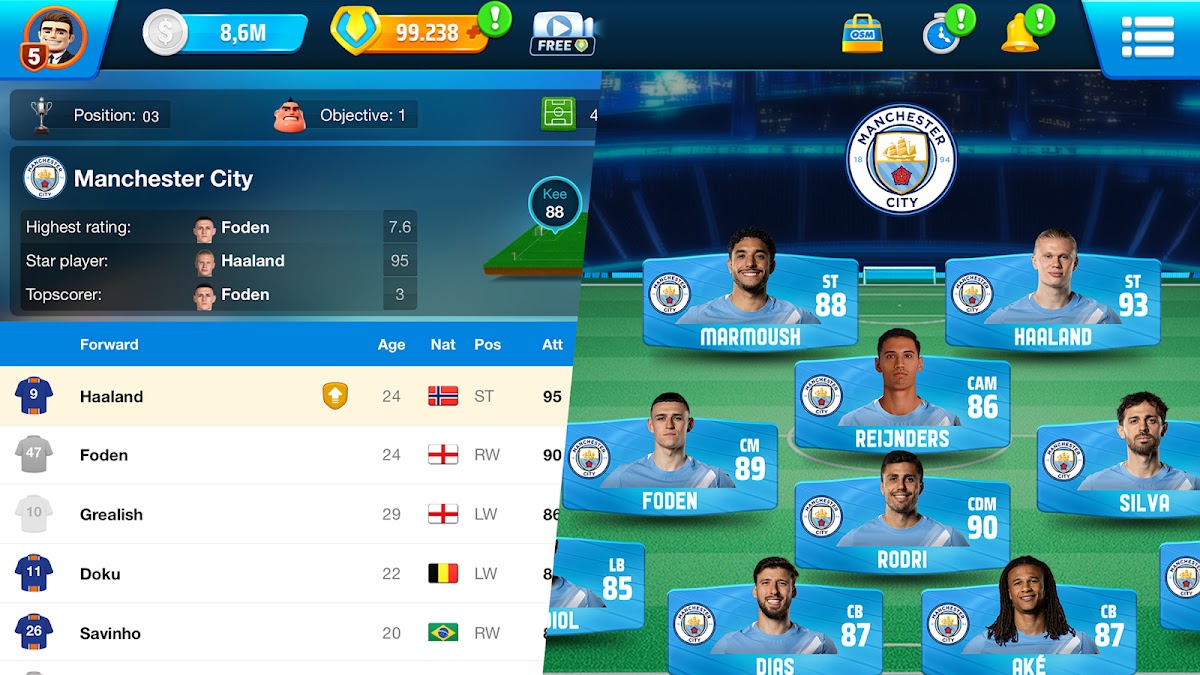Open the OSM store bag

click(862, 33)
